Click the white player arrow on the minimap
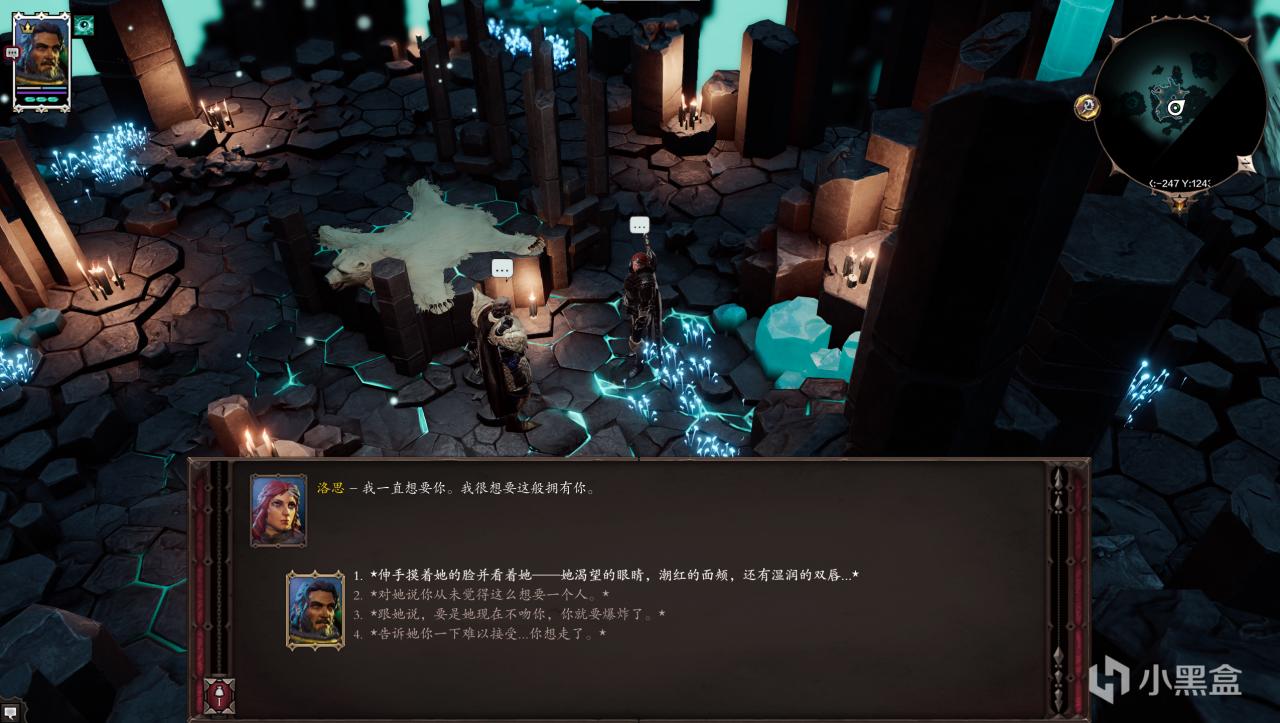The image size is (1280, 723). 1176,107
